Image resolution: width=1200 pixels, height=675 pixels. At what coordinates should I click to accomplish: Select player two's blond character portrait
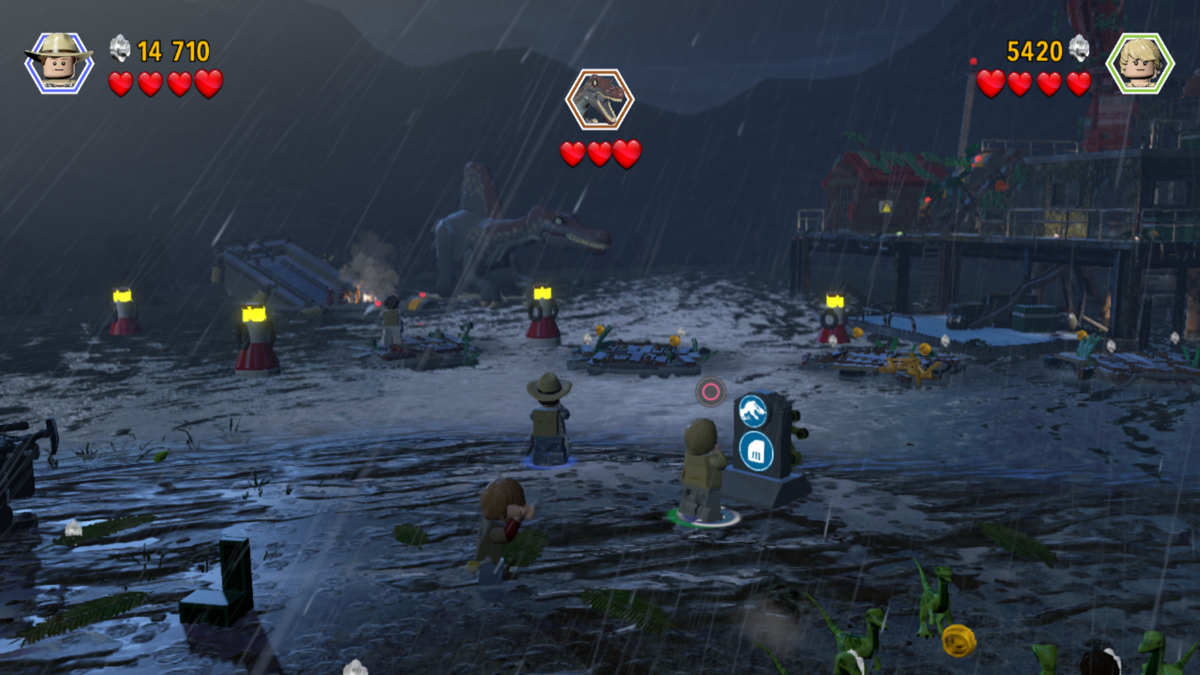[1139, 62]
